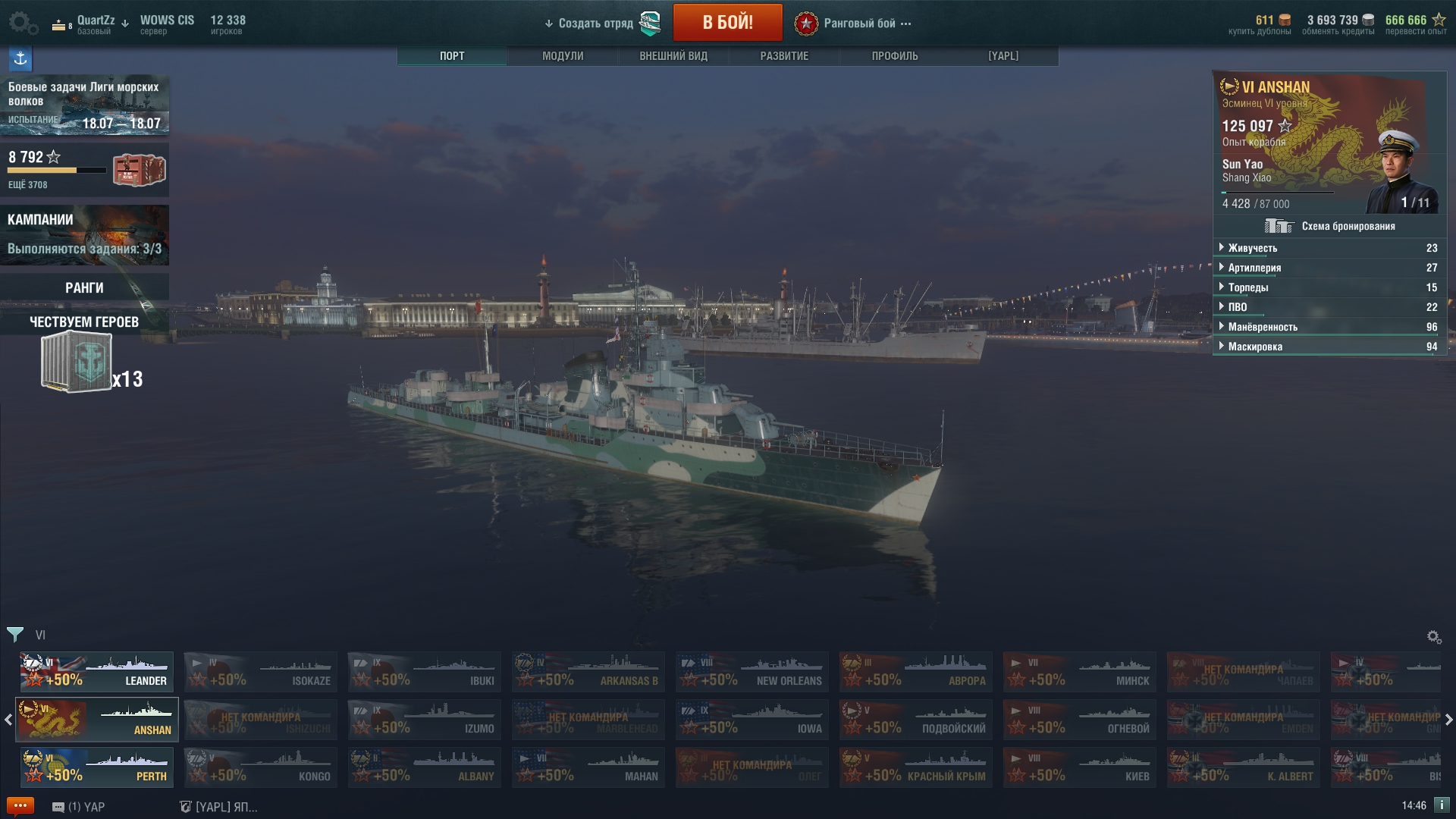1456x819 pixels.
Task: Open the ship carousel filter funnel
Action: coord(15,635)
